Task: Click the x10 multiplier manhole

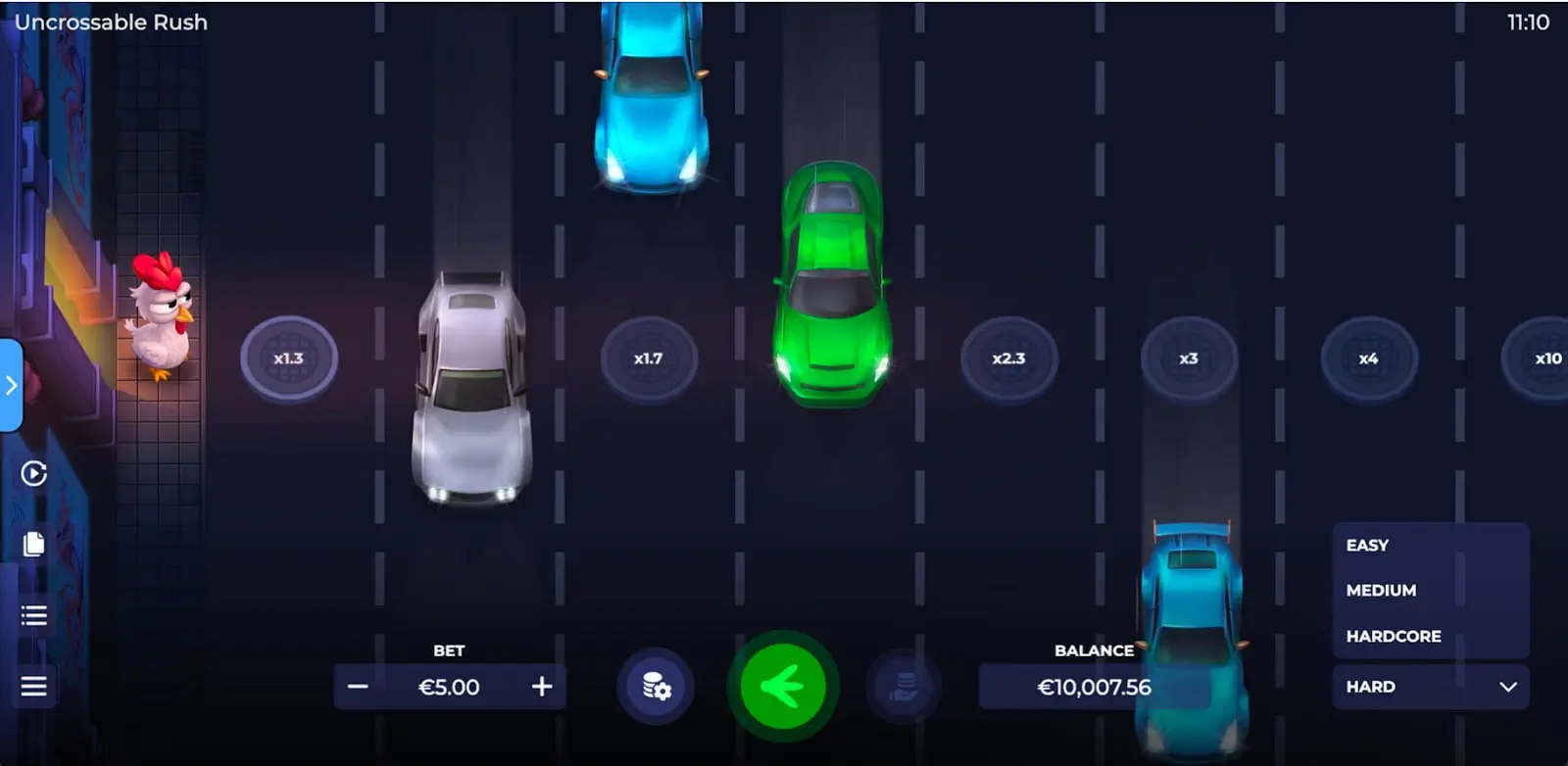Action: pos(1546,358)
